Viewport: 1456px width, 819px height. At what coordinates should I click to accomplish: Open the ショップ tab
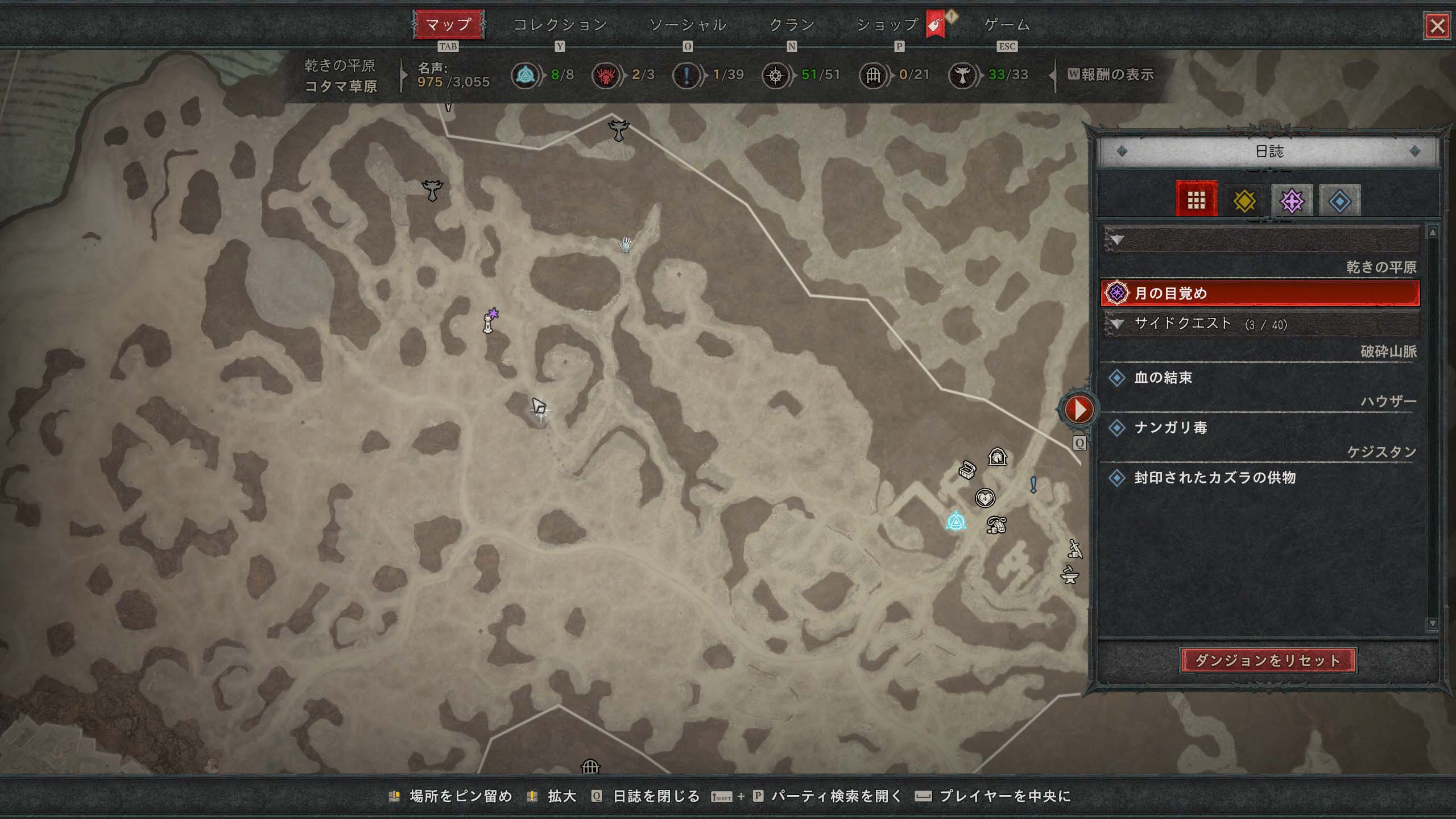click(888, 25)
